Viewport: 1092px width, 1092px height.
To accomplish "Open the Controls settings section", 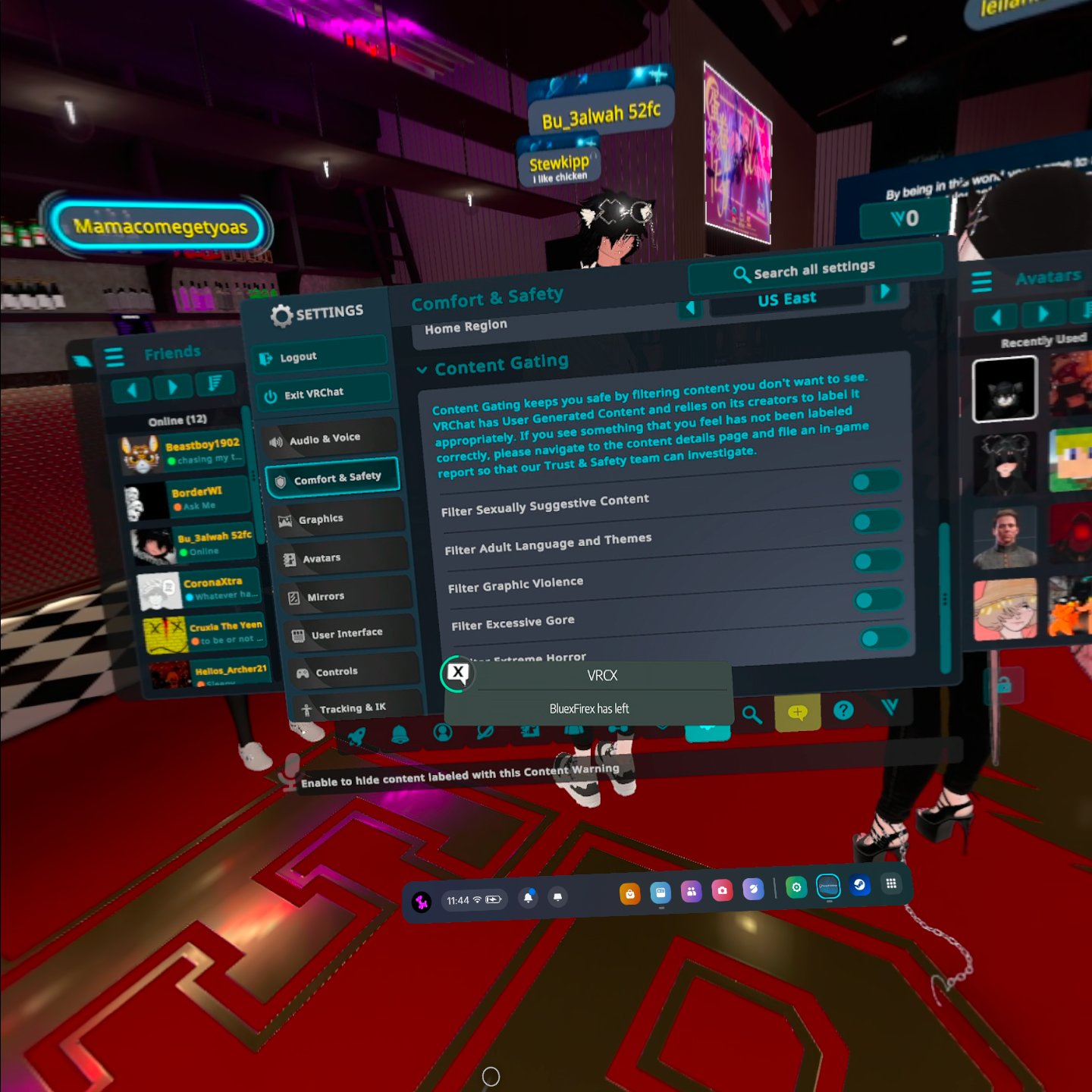I will tap(354, 672).
